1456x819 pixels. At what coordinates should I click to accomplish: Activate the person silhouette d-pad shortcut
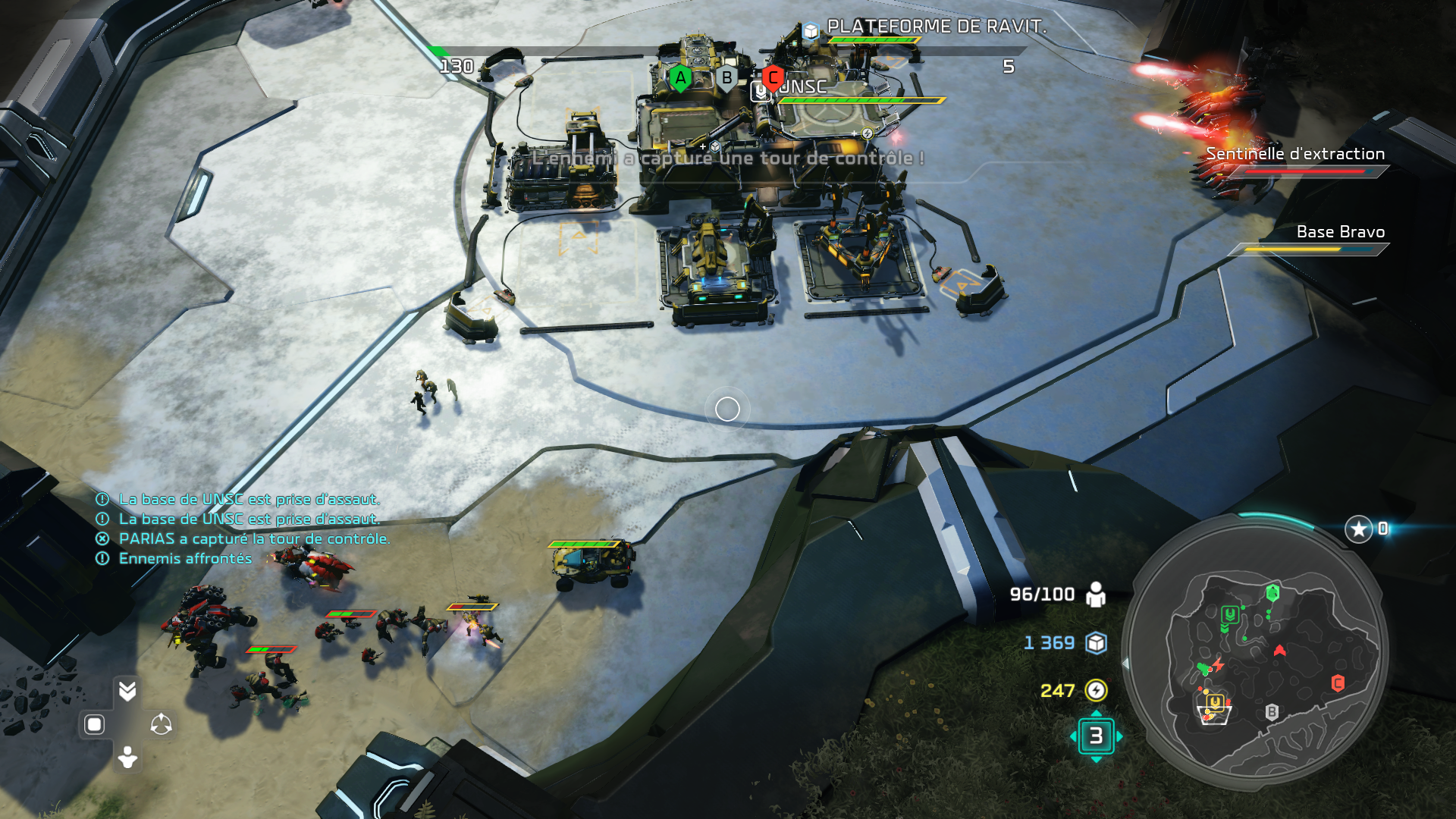[x=127, y=757]
